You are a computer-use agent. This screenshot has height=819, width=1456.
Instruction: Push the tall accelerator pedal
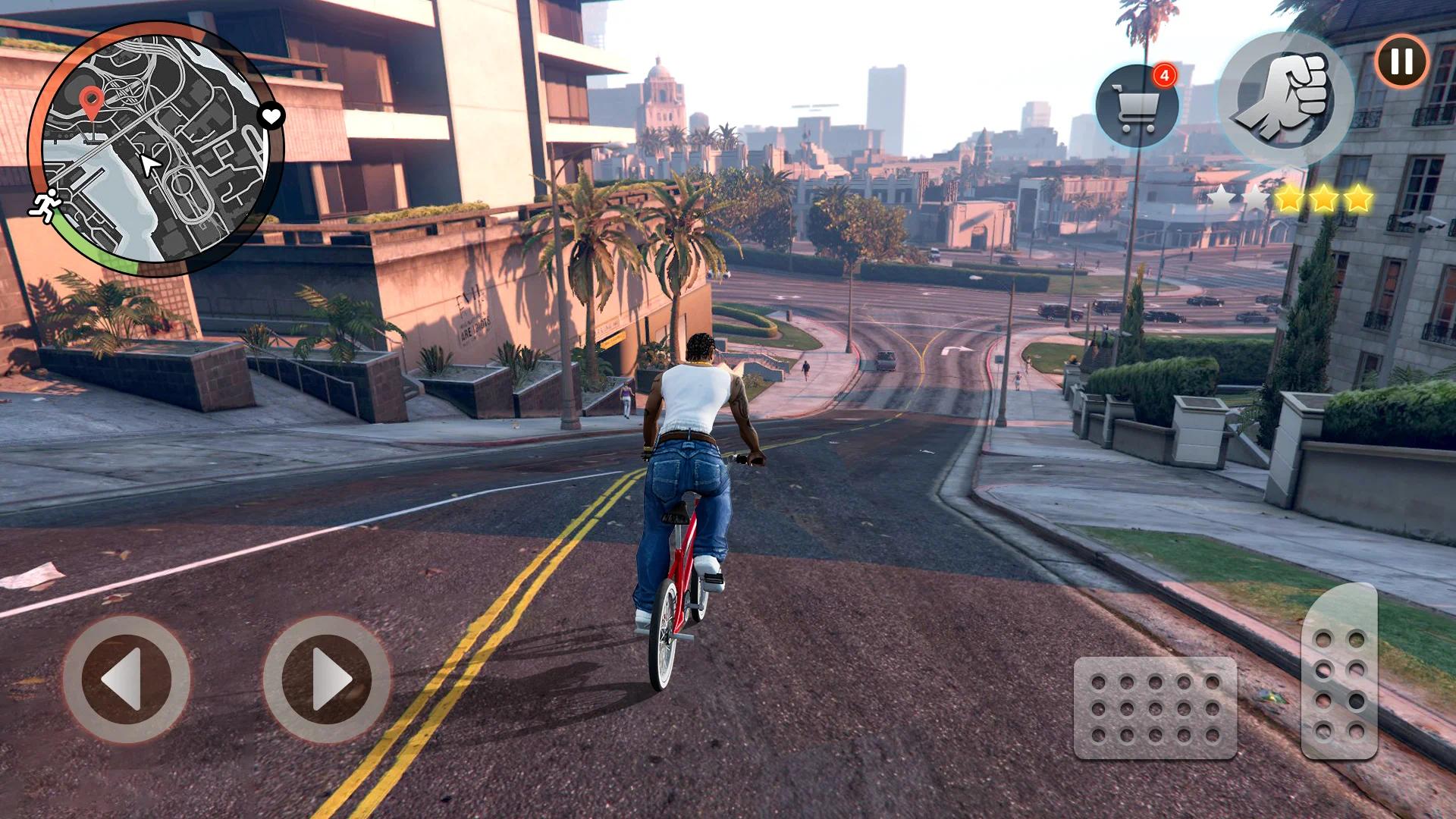pyautogui.click(x=1339, y=671)
